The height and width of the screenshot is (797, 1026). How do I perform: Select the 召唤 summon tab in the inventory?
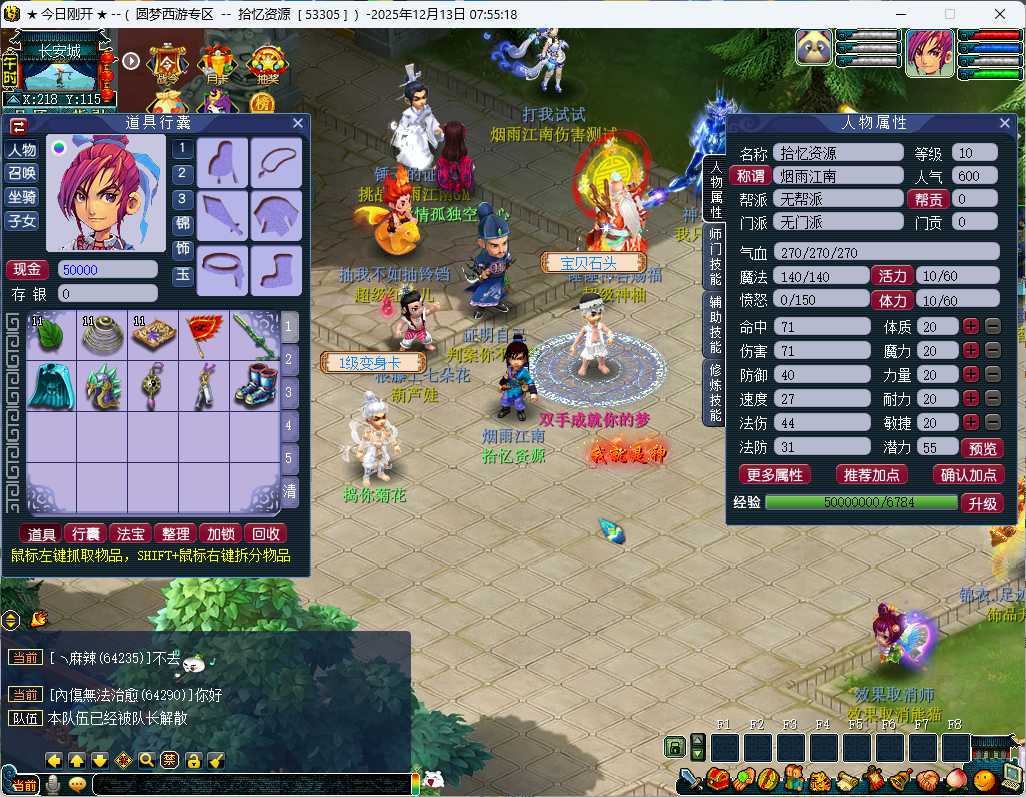pos(22,173)
